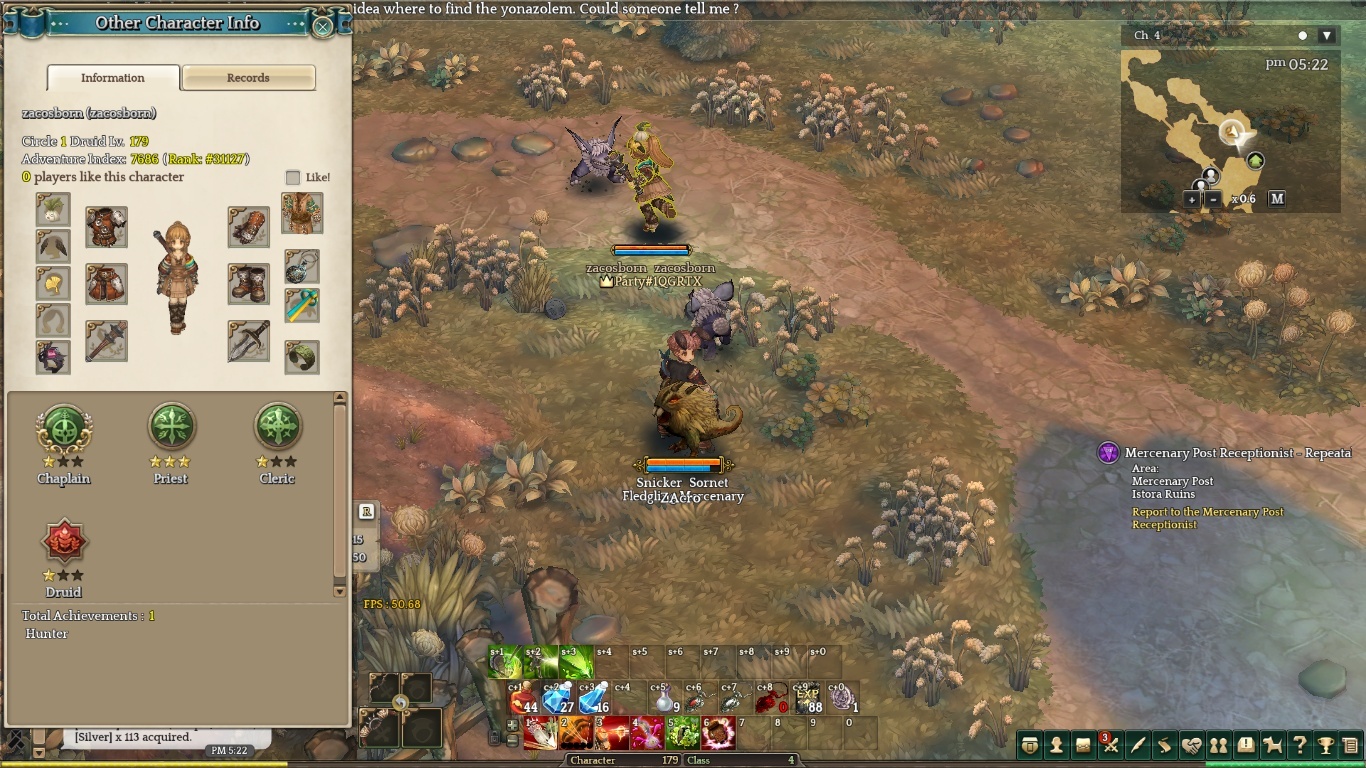This screenshot has height=768, width=1366.
Task: Open the help question mark menu
Action: (x=1299, y=745)
